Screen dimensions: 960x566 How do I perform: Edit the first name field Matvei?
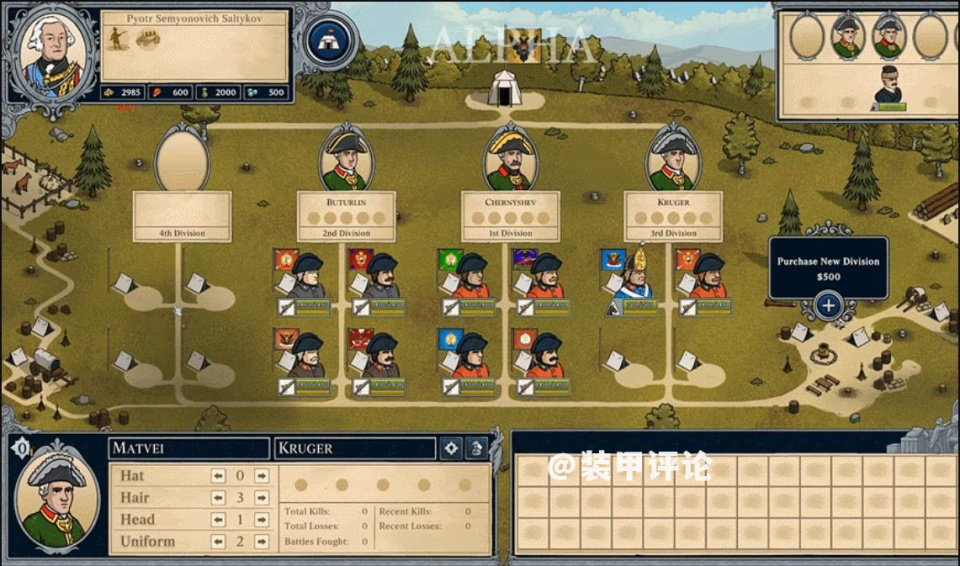[188, 448]
